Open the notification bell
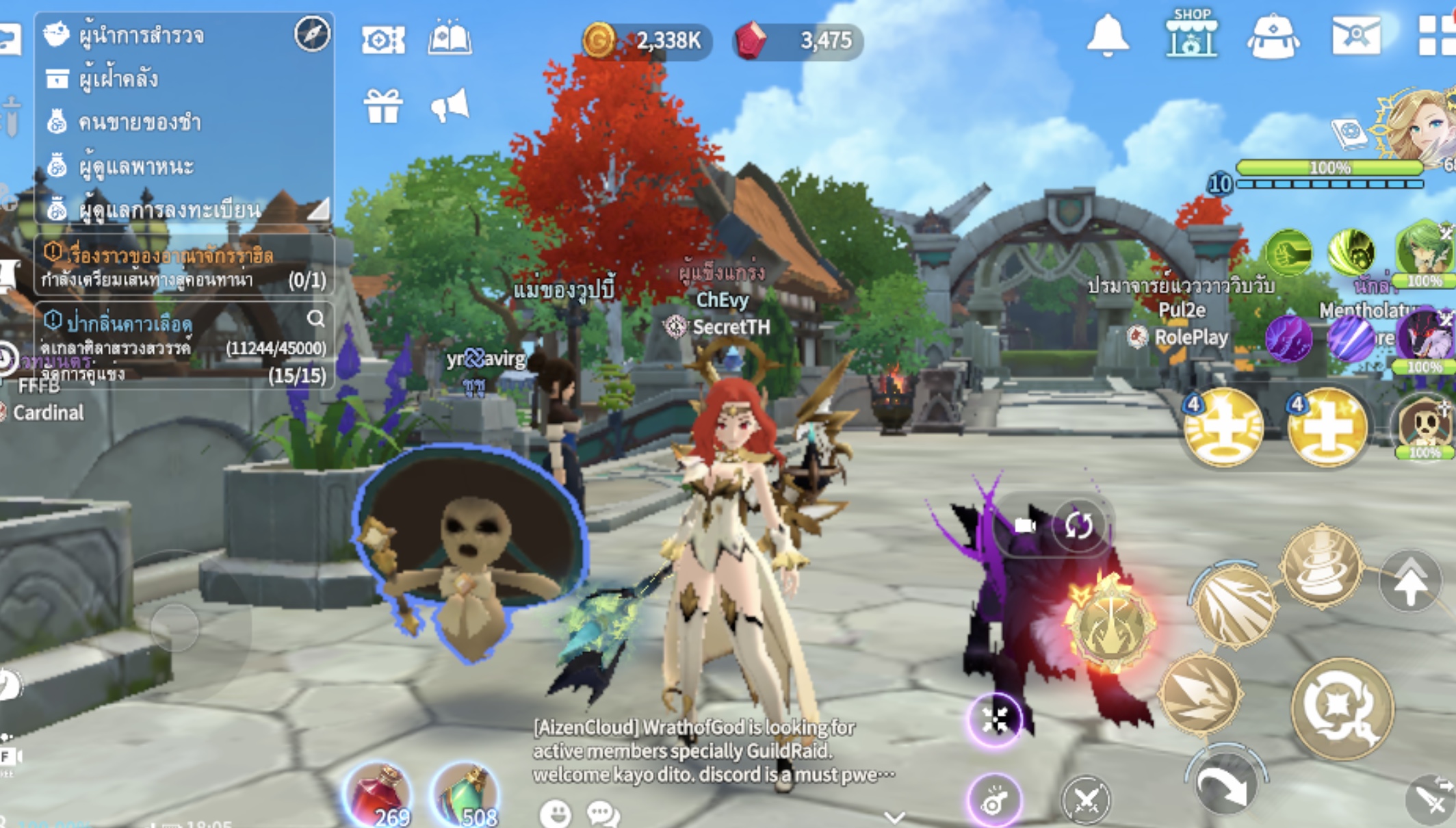The width and height of the screenshot is (1456, 828). [x=1107, y=36]
